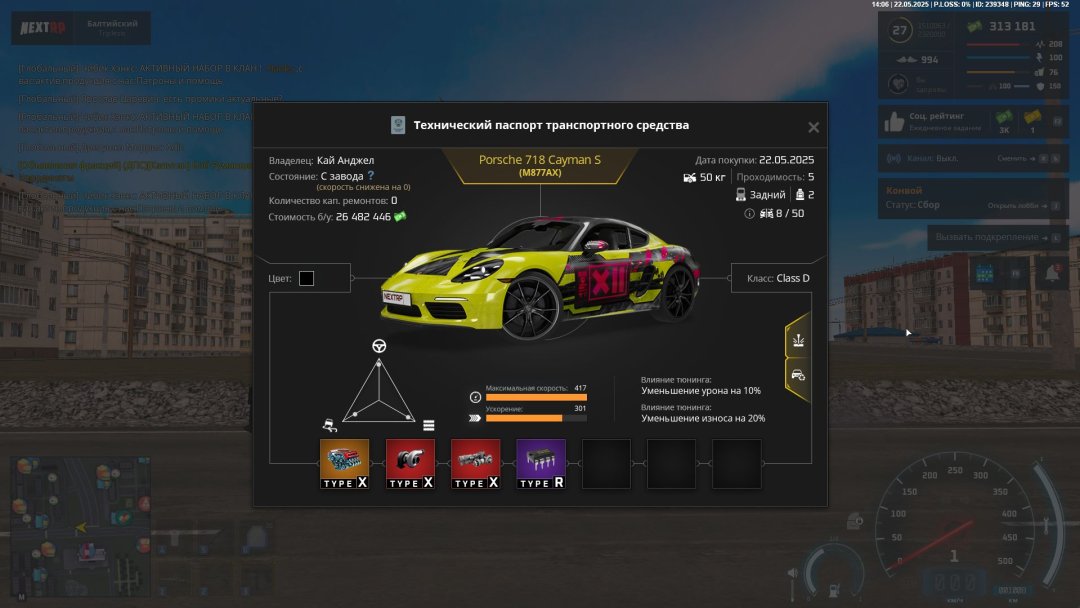Open the convoy lobby
This screenshot has width=1080, height=608.
pyautogui.click(x=1018, y=206)
